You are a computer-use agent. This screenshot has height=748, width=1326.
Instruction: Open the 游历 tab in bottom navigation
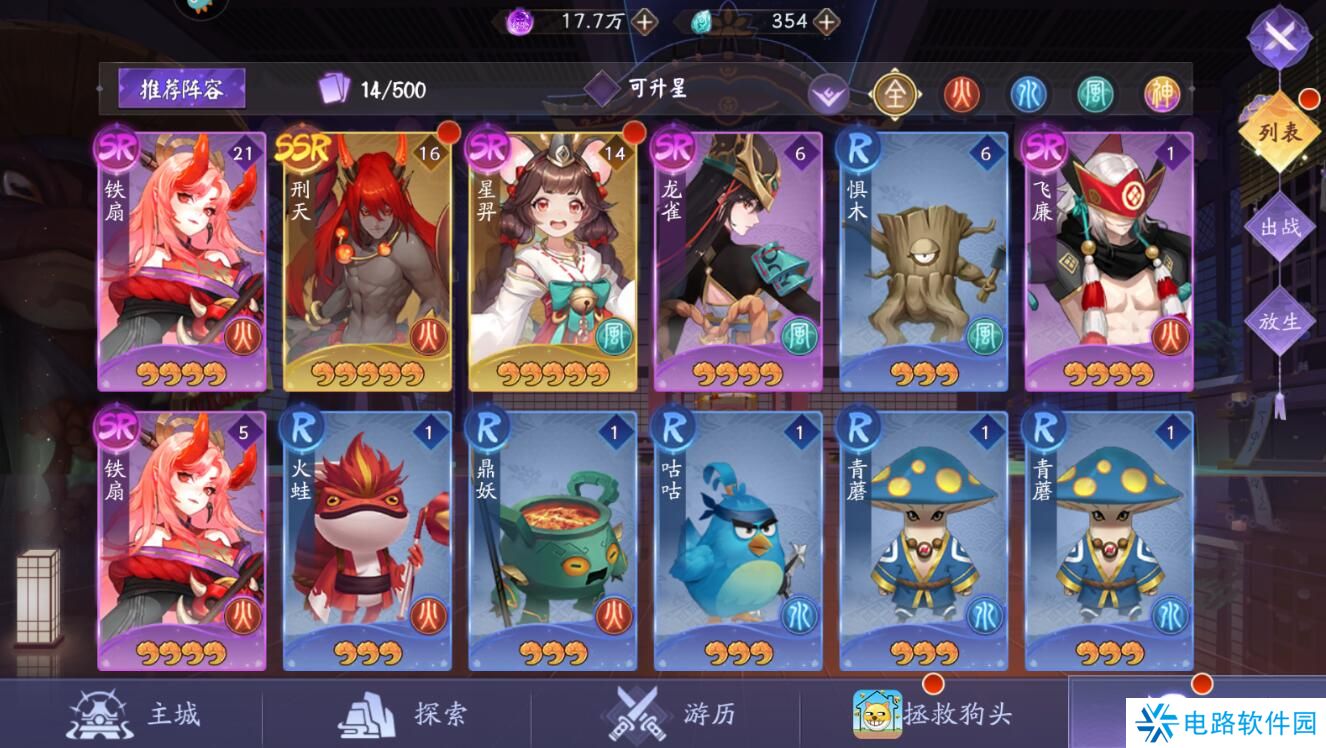(636, 714)
